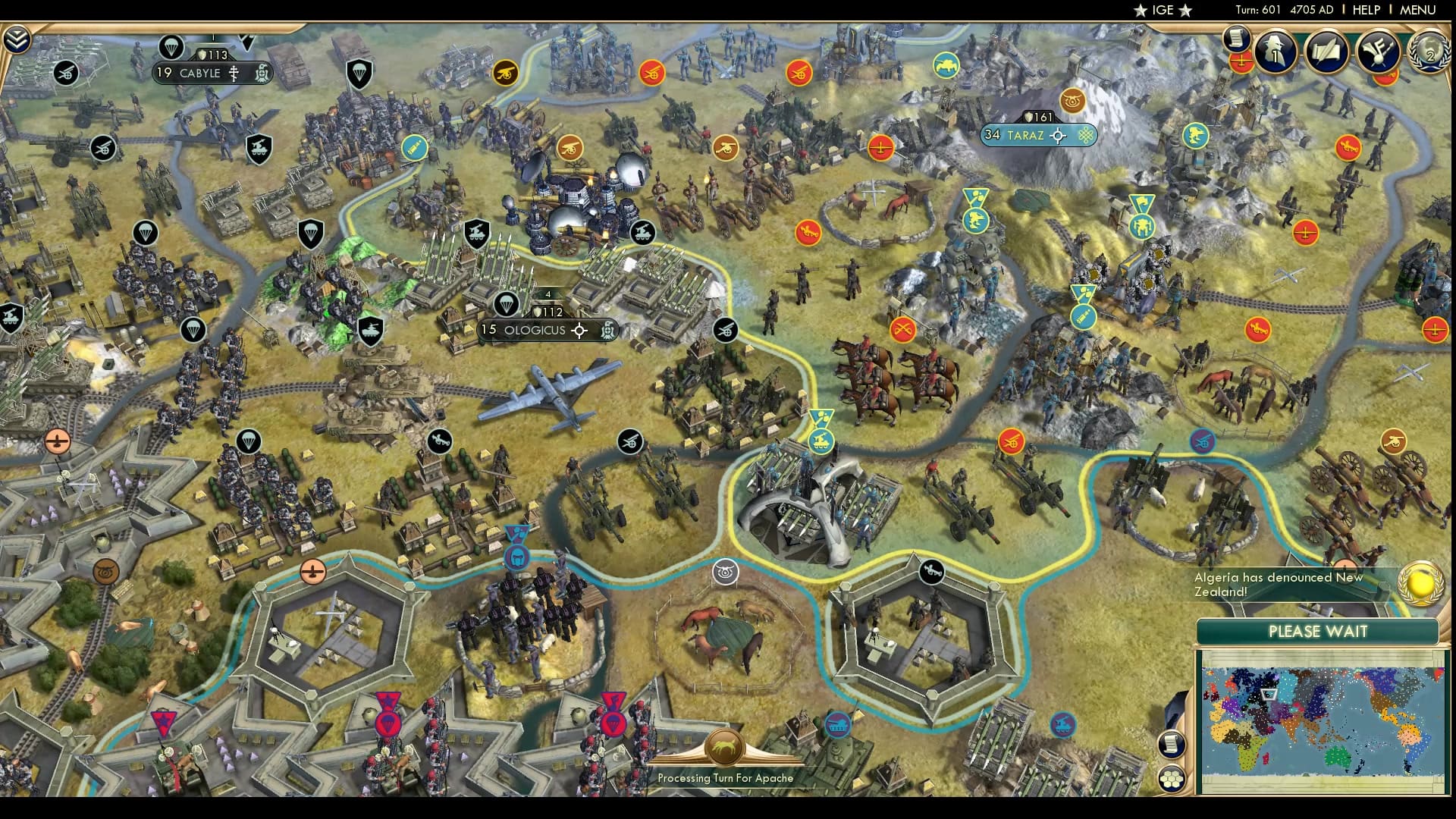Open the notification log scroll near minimap

pos(1172,743)
